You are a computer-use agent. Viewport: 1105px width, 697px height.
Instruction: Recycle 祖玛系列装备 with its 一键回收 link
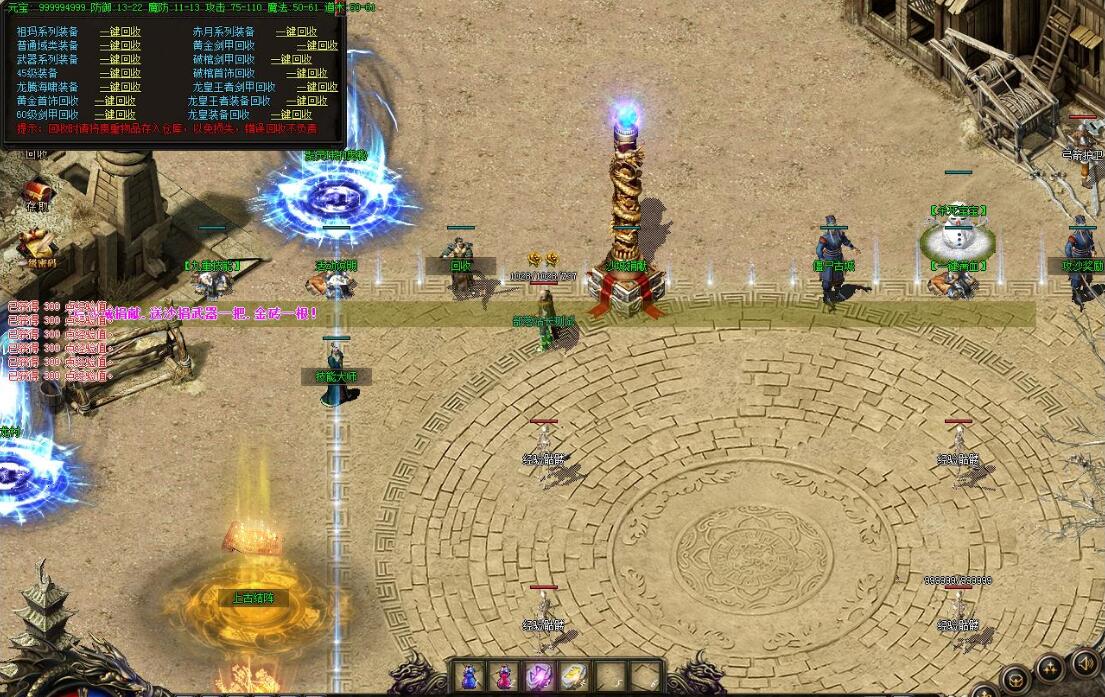[x=120, y=32]
